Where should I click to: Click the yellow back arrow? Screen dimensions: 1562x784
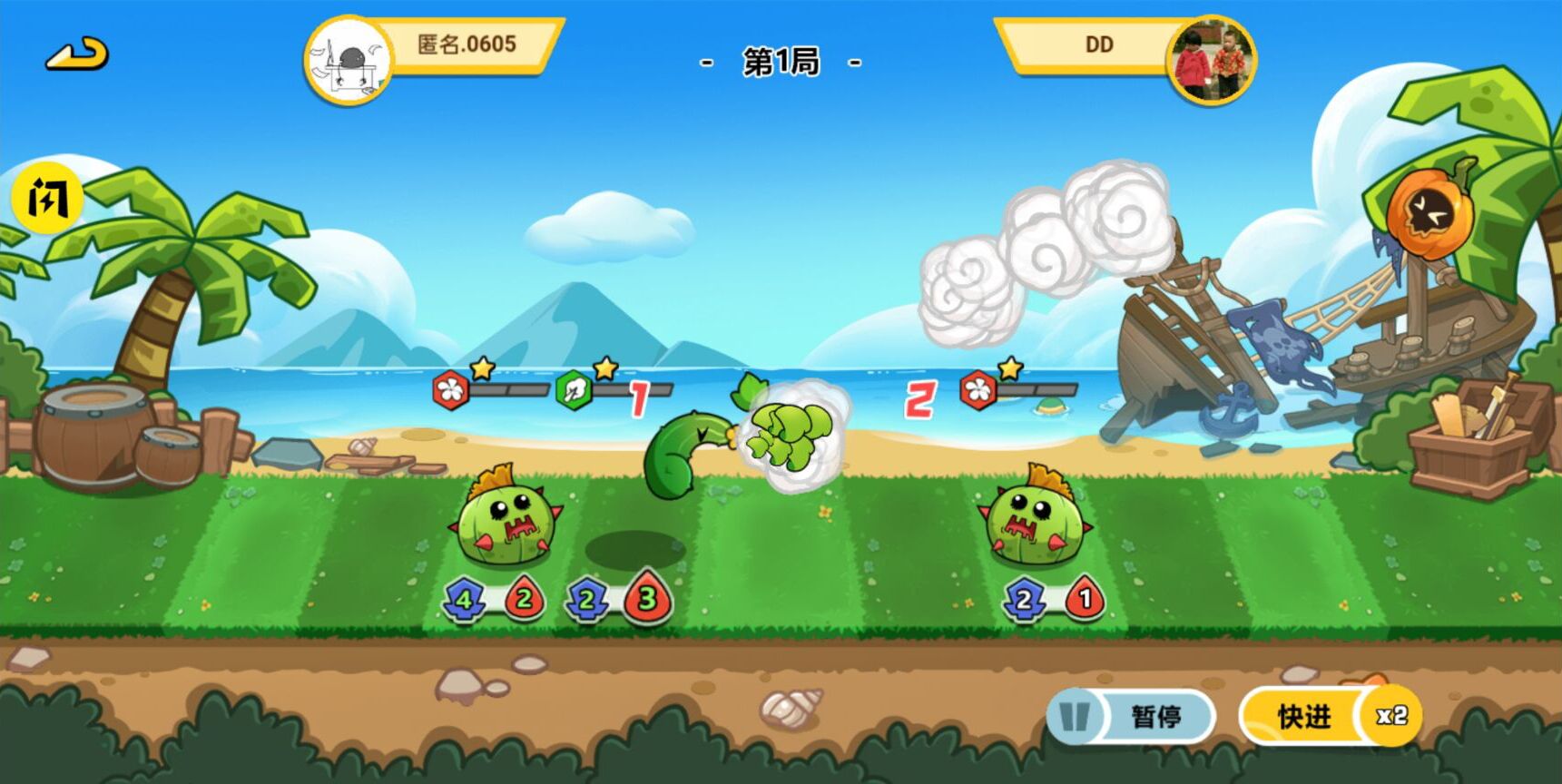77,54
